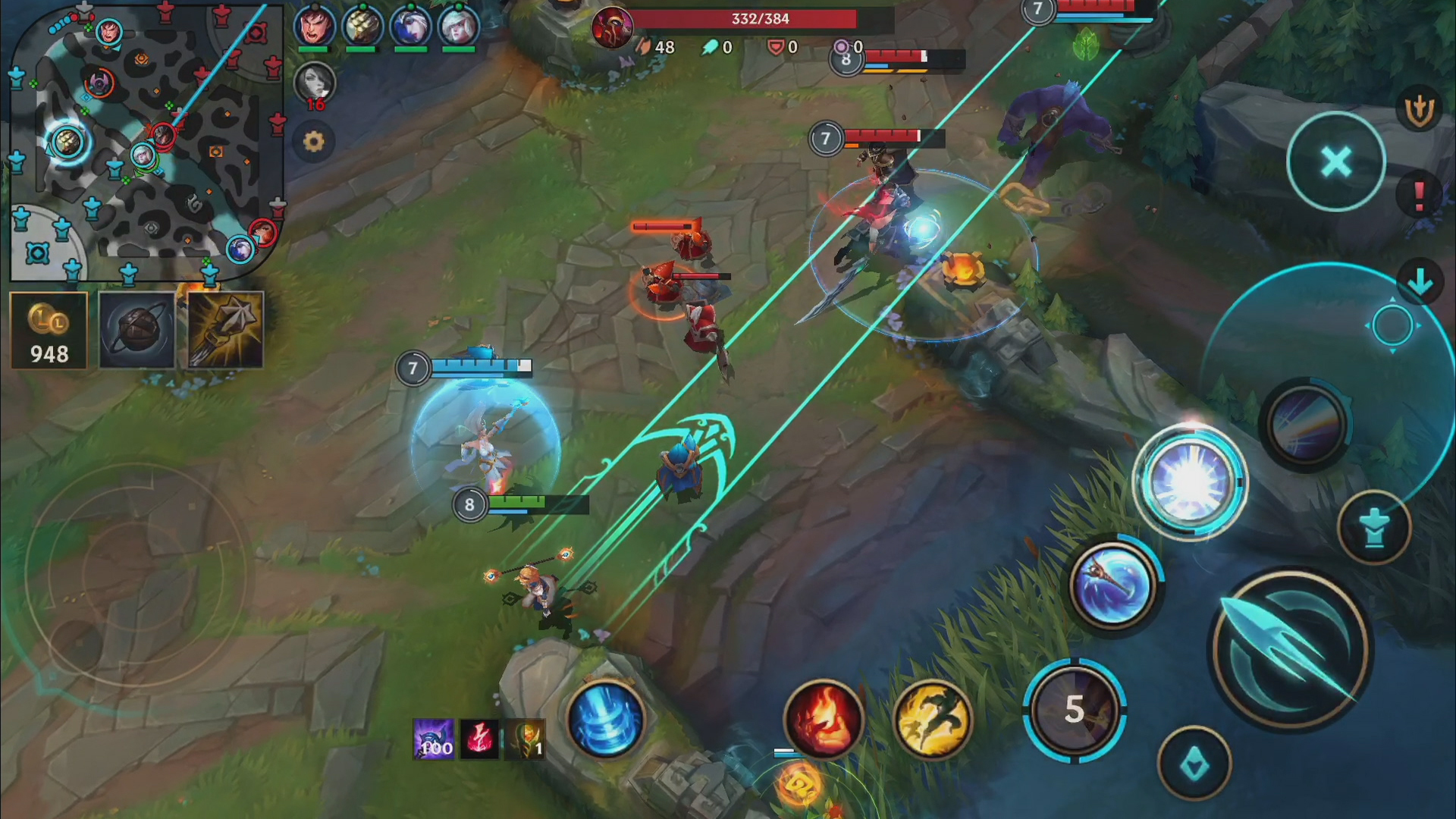Tap the glowing ability being aimed

pos(1194,482)
